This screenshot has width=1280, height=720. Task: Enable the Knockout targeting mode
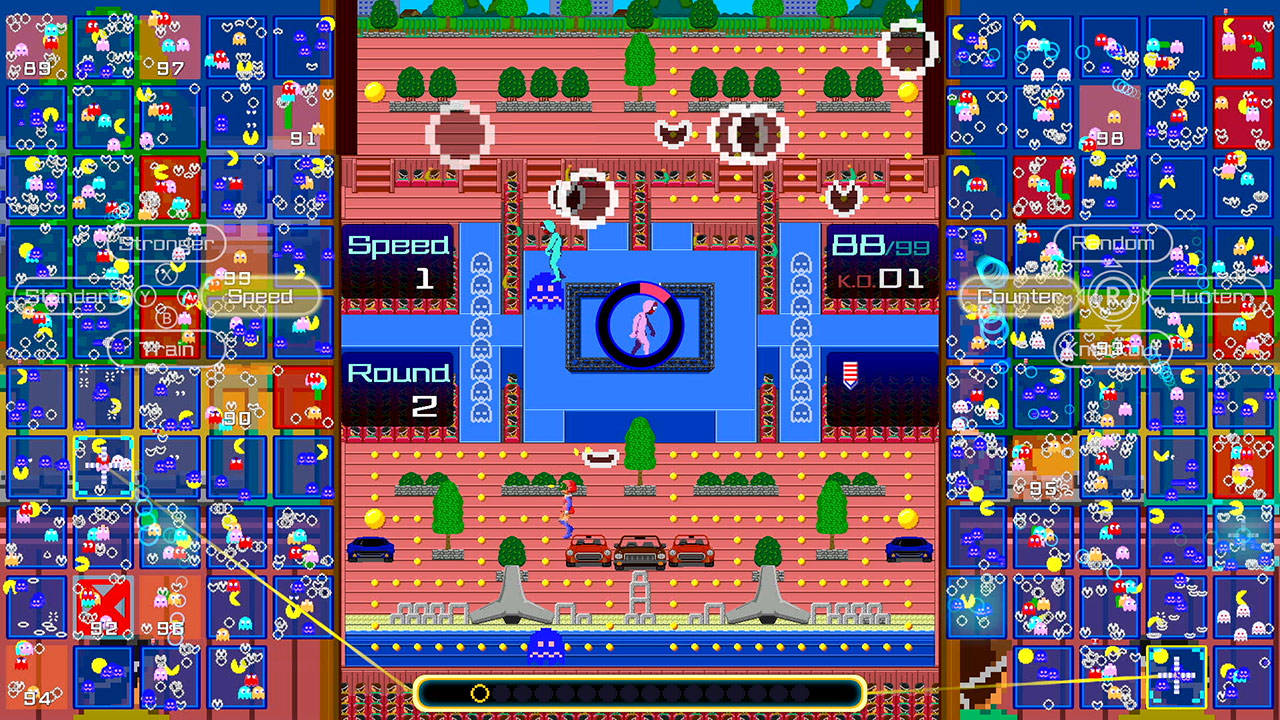(1112, 349)
